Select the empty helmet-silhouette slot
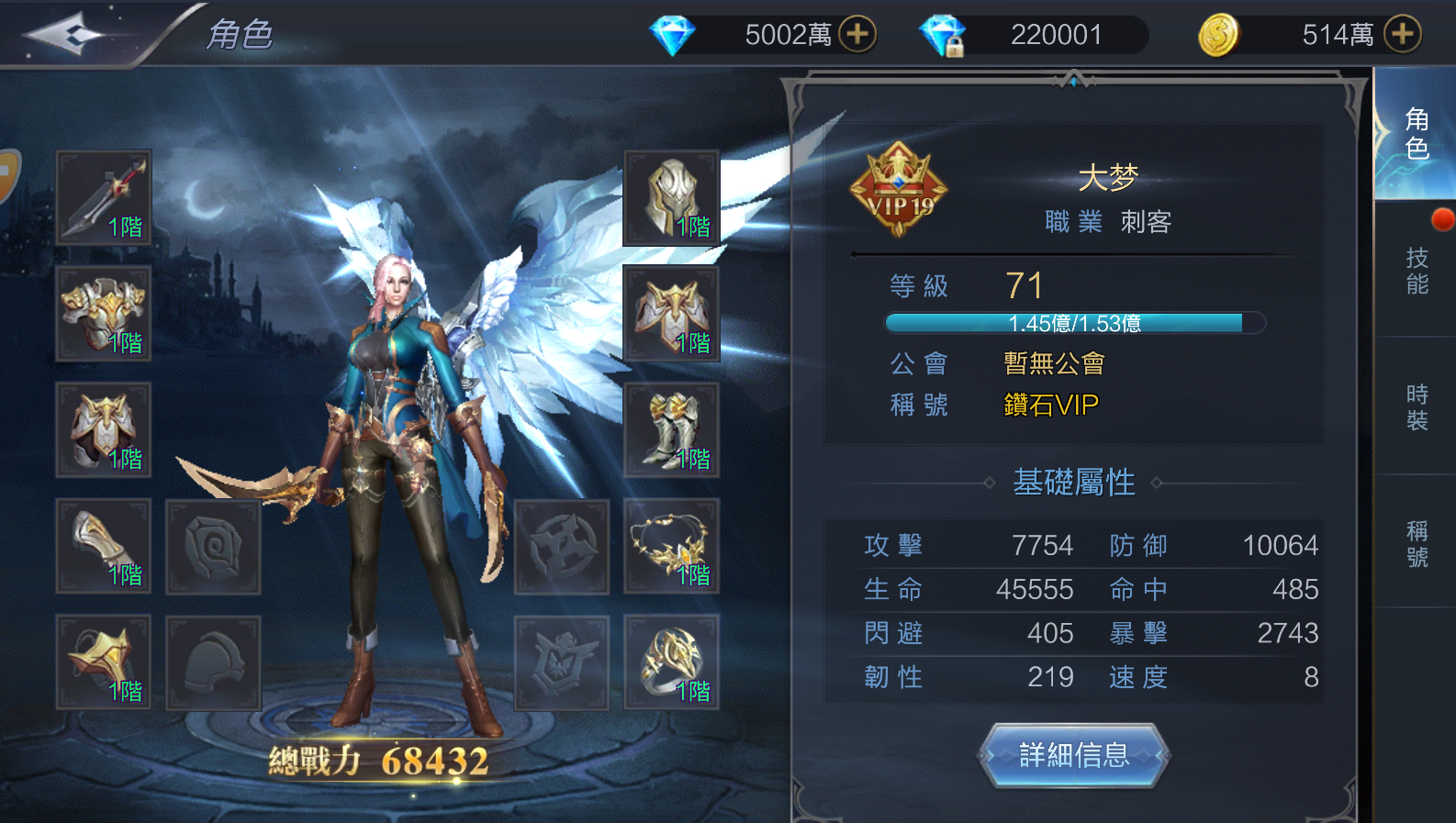 213,662
